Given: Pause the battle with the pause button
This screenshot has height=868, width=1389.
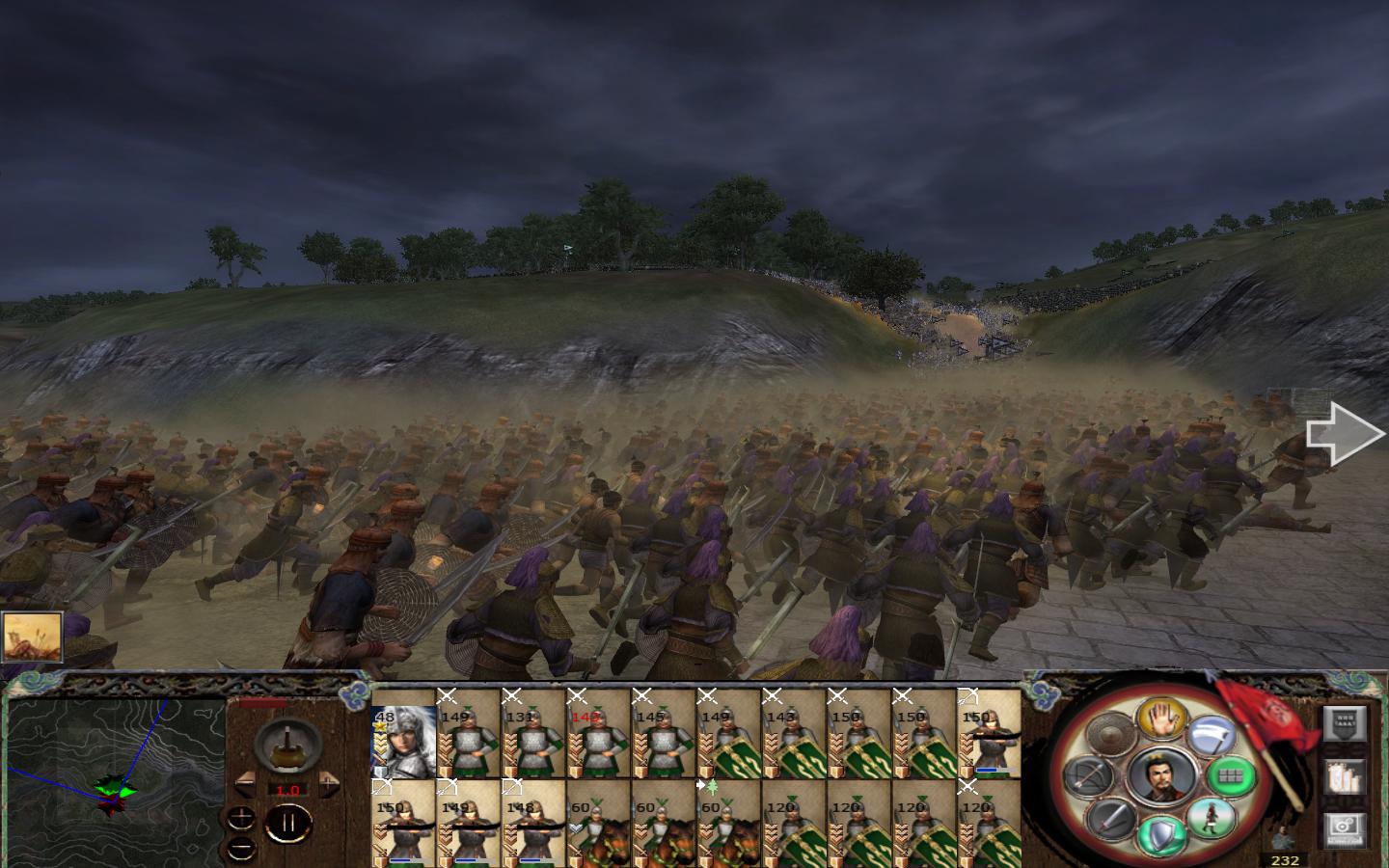Looking at the screenshot, I should 290,822.
